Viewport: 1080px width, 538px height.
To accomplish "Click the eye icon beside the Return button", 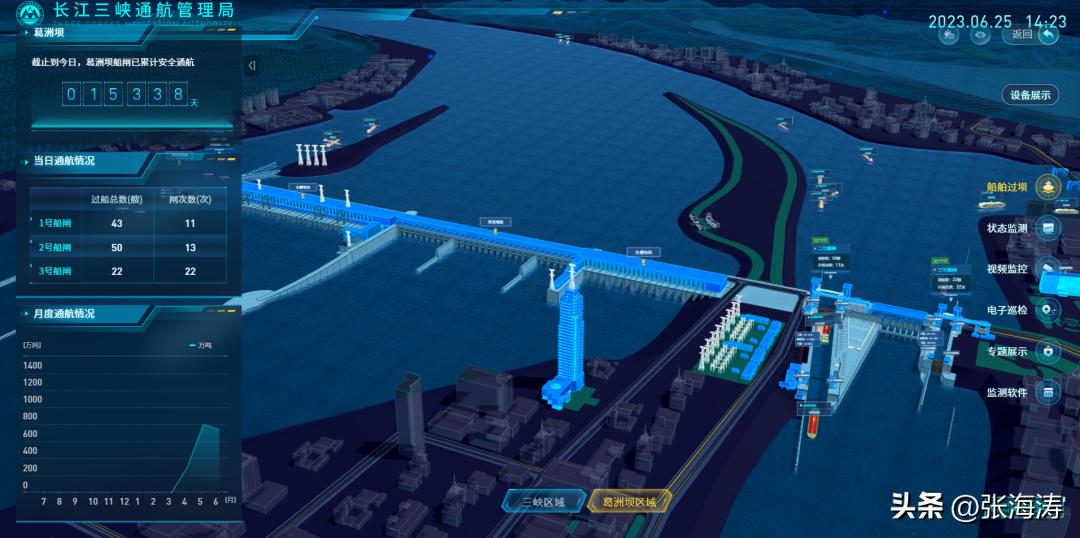I will pyautogui.click(x=983, y=34).
